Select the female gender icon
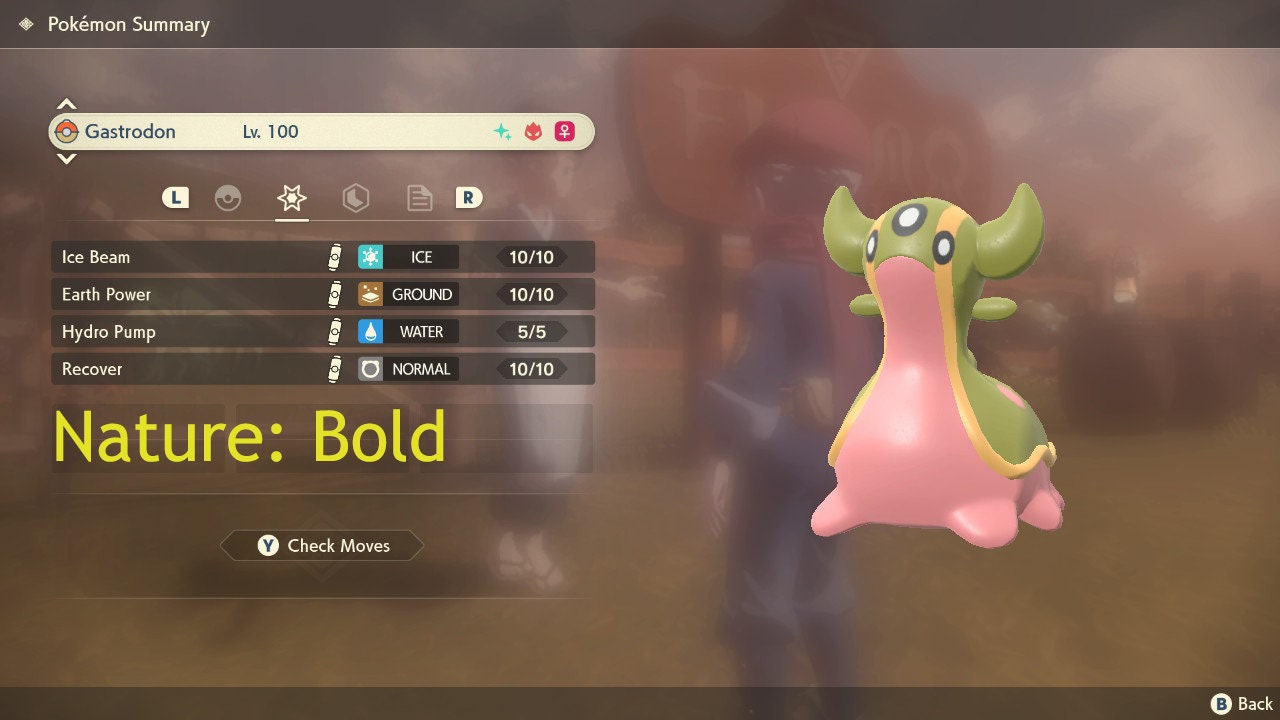The image size is (1280, 720). (x=564, y=131)
